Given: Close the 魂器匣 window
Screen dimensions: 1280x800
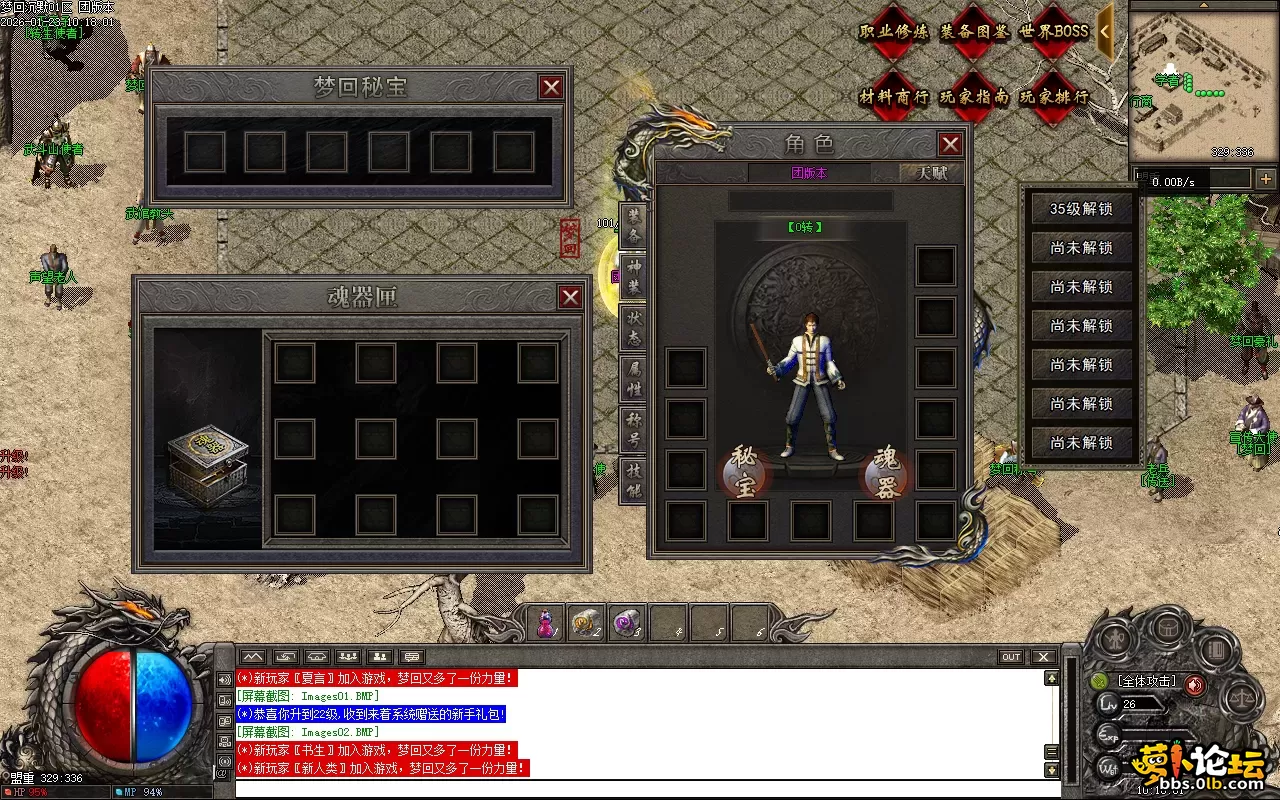Looking at the screenshot, I should (570, 297).
